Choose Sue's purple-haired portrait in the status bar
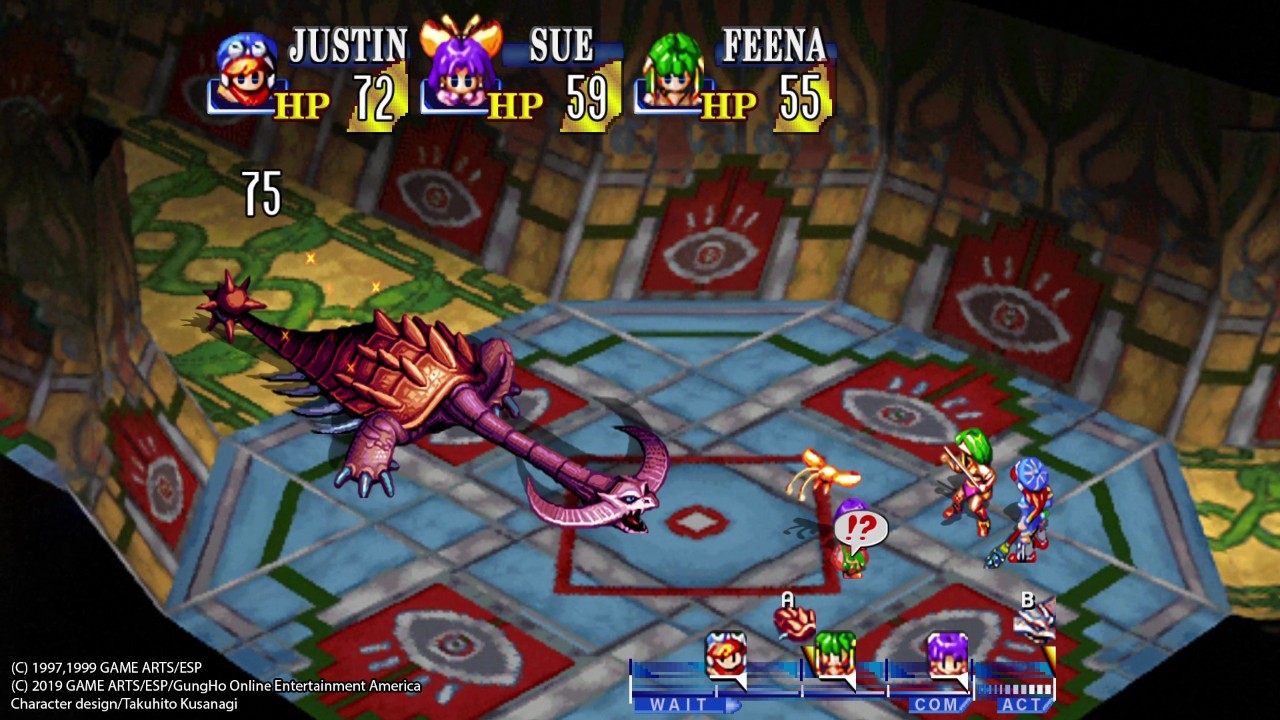This screenshot has width=1280, height=720. 459,68
